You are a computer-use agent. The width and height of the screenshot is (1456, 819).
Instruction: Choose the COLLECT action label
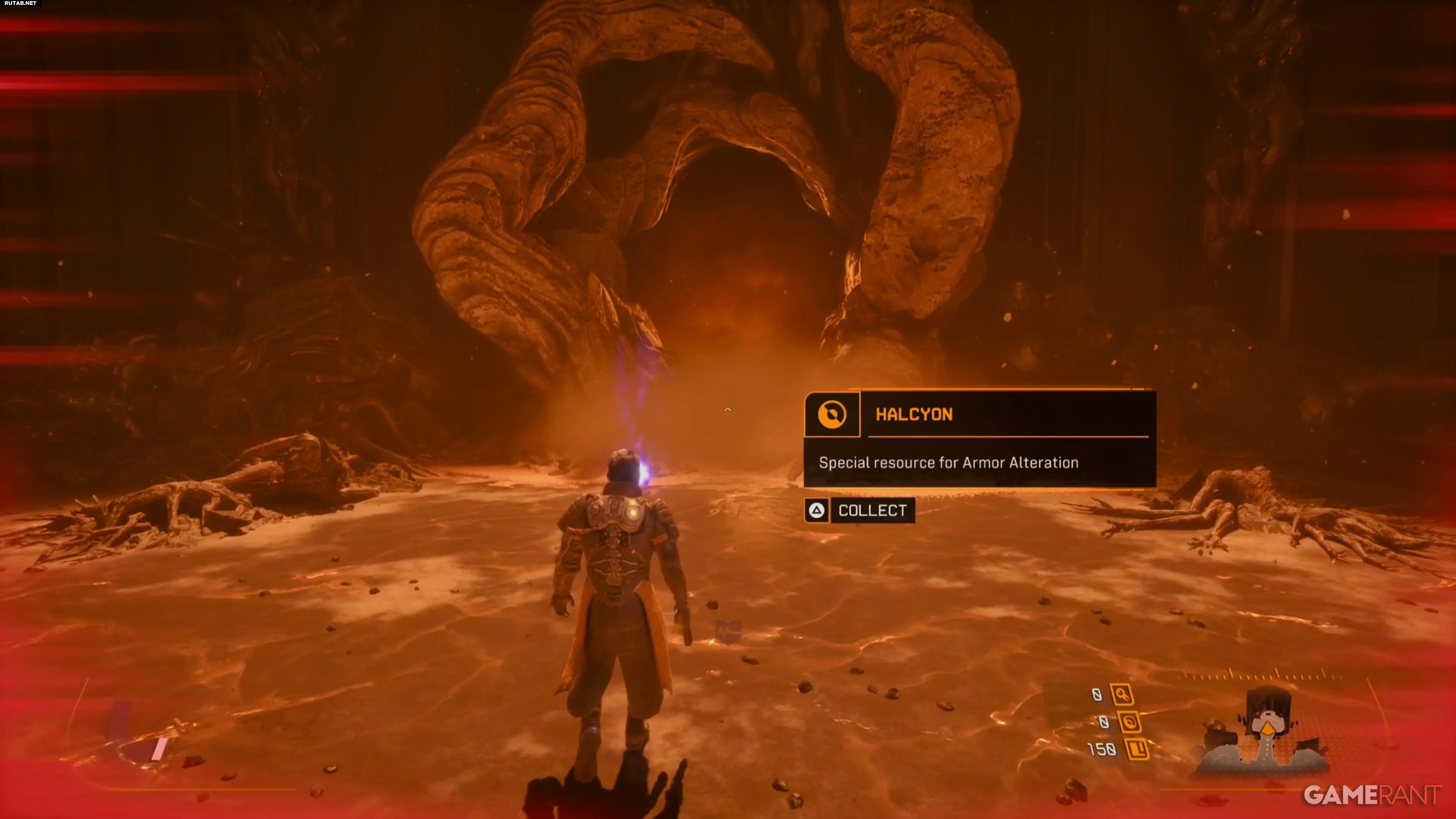point(872,510)
